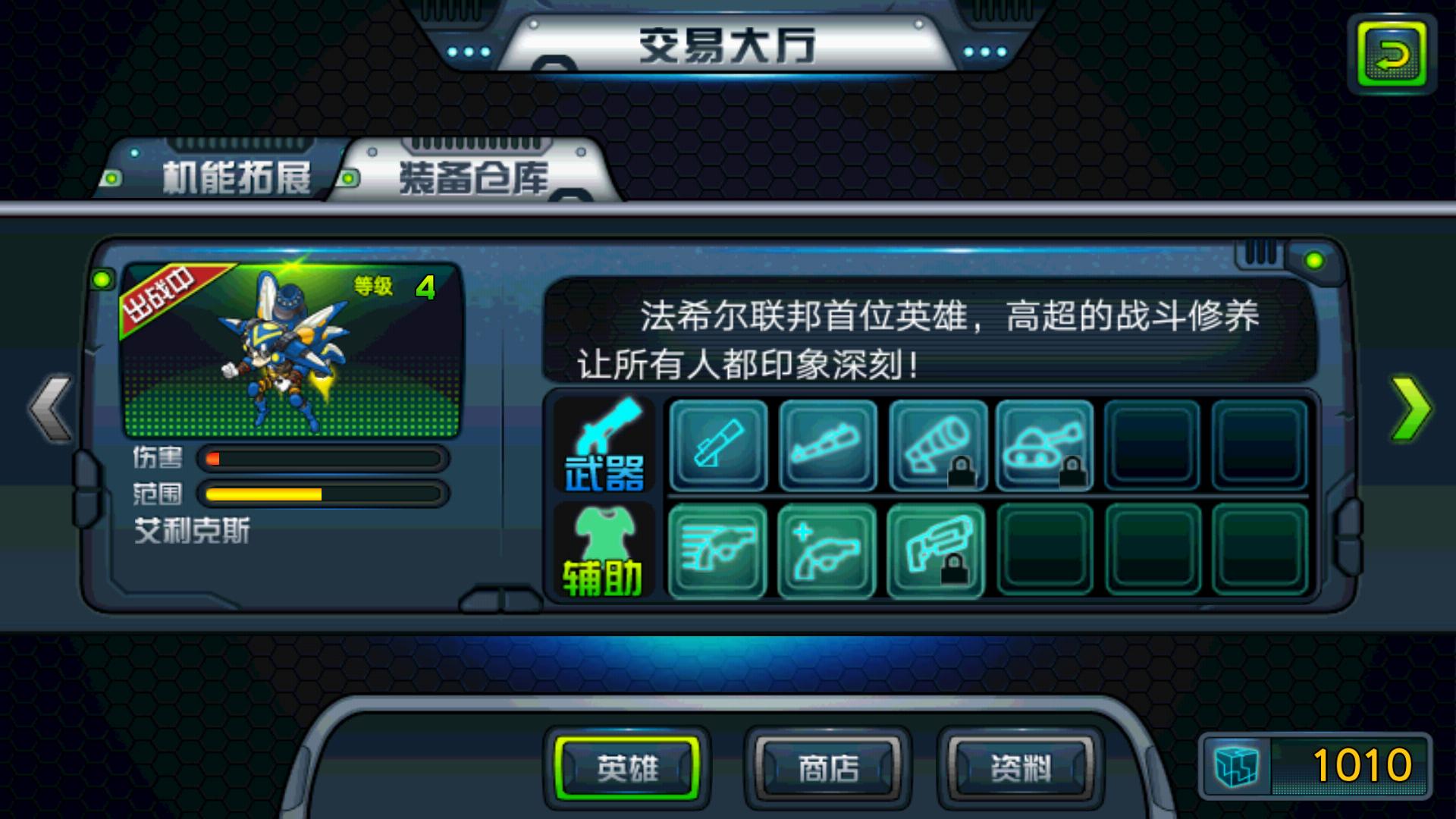Switch to the 机能拓展 tab
The width and height of the screenshot is (1456, 819).
(235, 174)
